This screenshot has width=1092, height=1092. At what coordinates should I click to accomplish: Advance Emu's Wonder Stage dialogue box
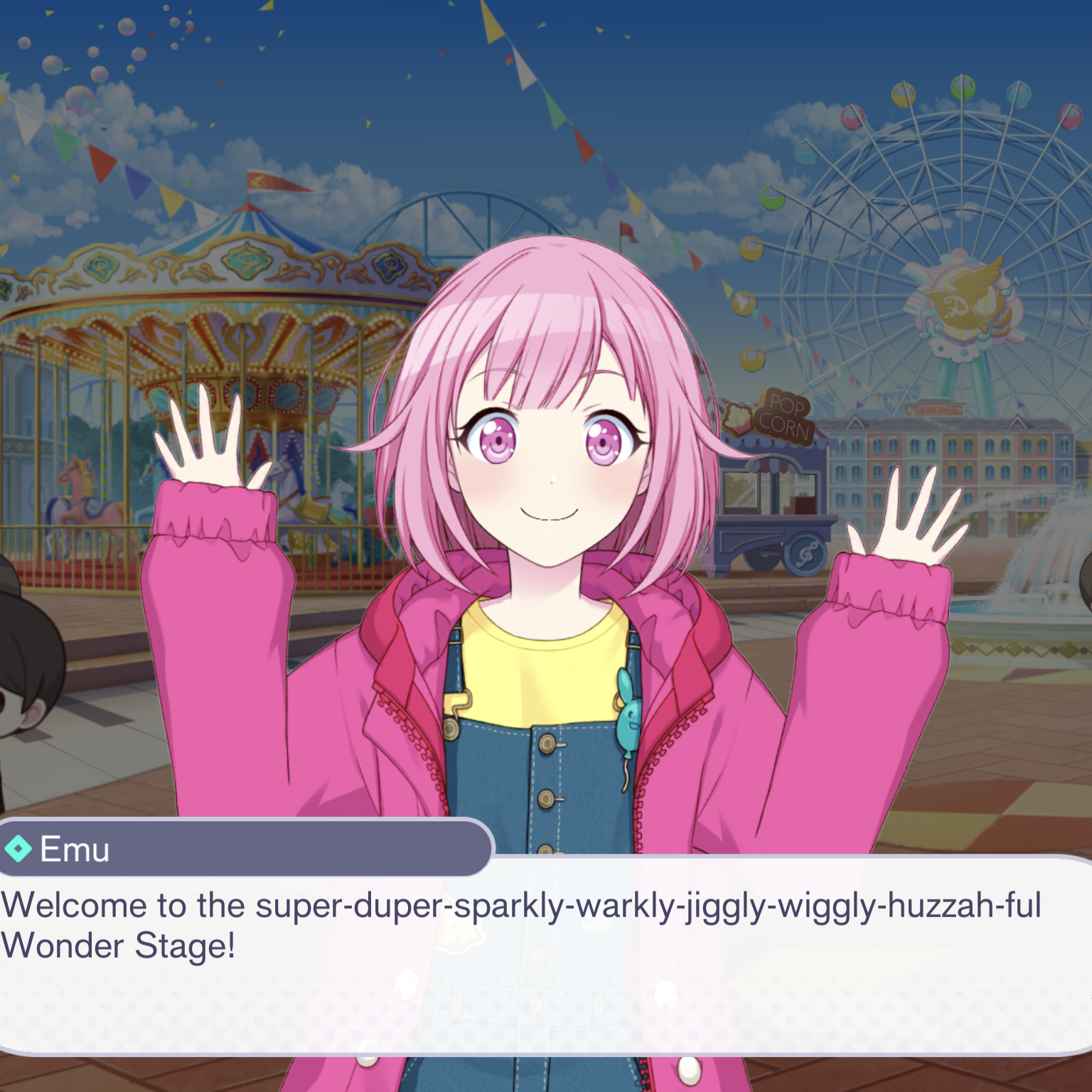(x=546, y=953)
